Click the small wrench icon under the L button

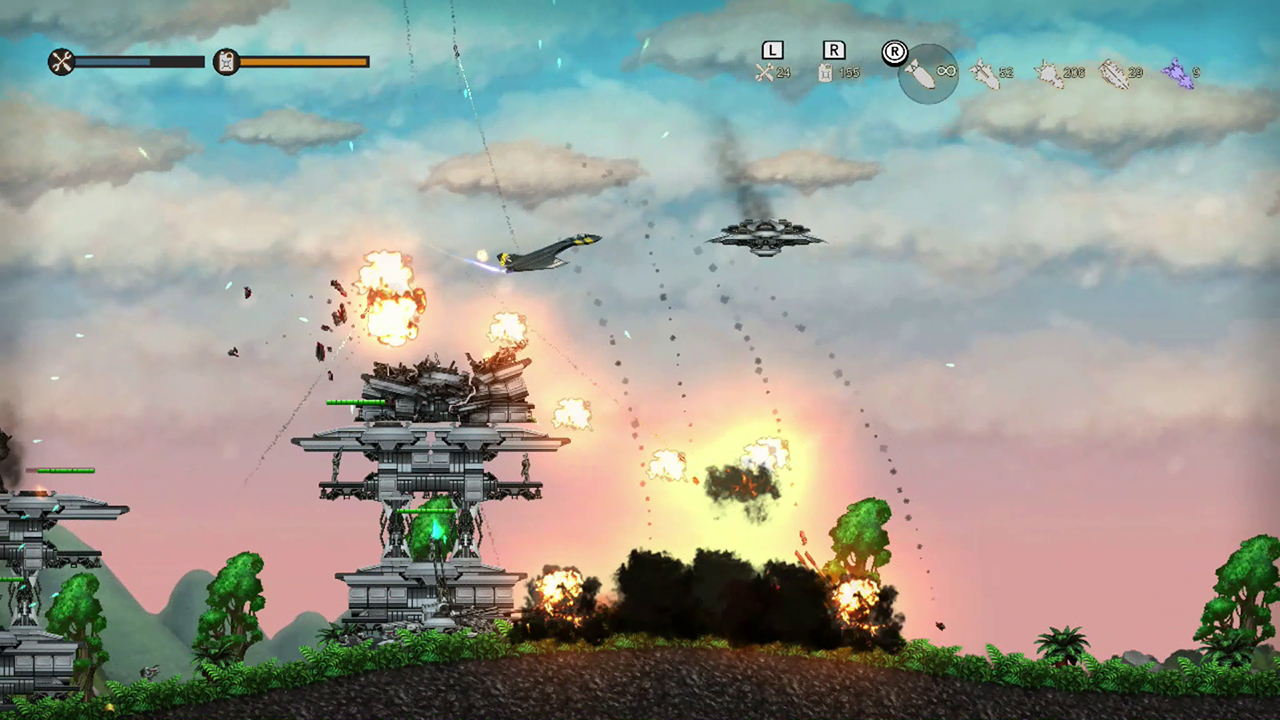coord(766,72)
